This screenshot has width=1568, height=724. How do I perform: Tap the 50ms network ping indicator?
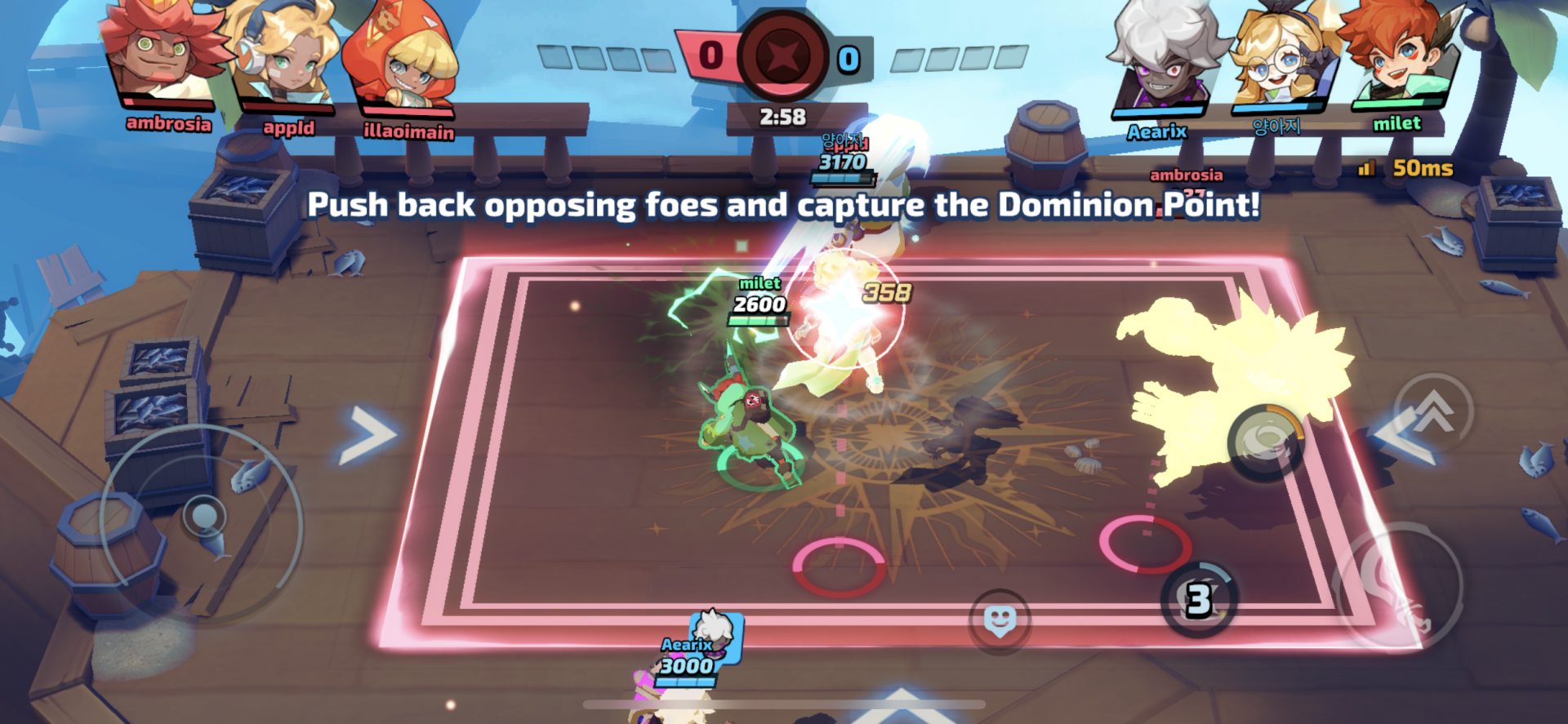(1406, 168)
